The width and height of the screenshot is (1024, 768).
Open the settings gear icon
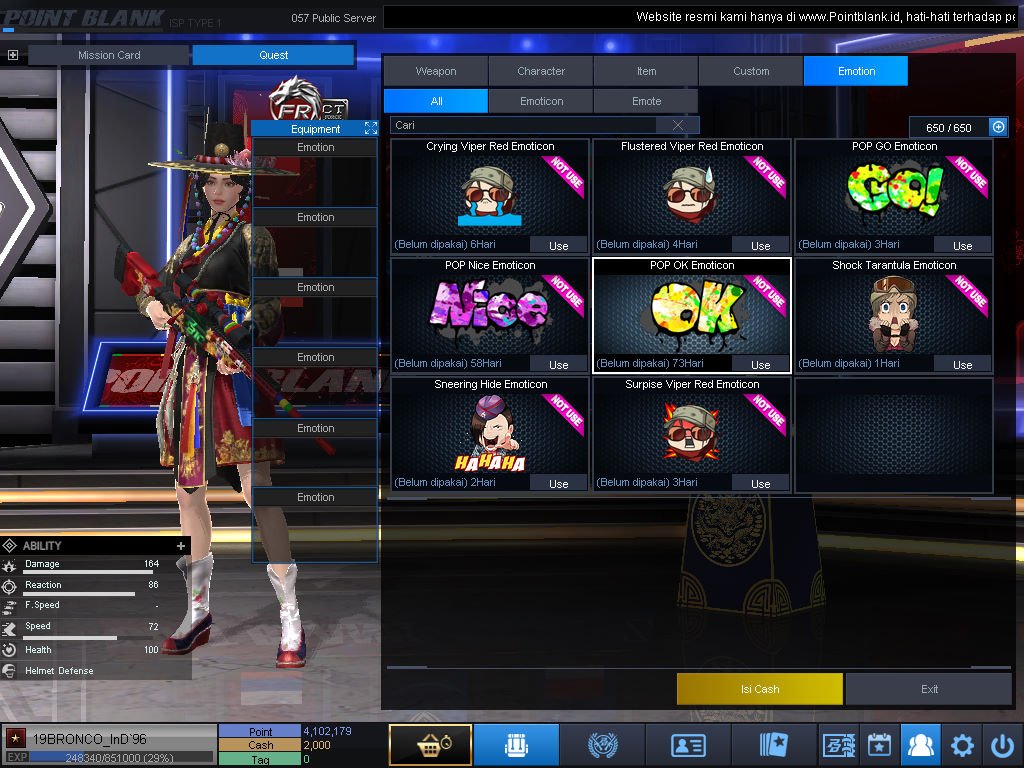pyautogui.click(x=962, y=745)
